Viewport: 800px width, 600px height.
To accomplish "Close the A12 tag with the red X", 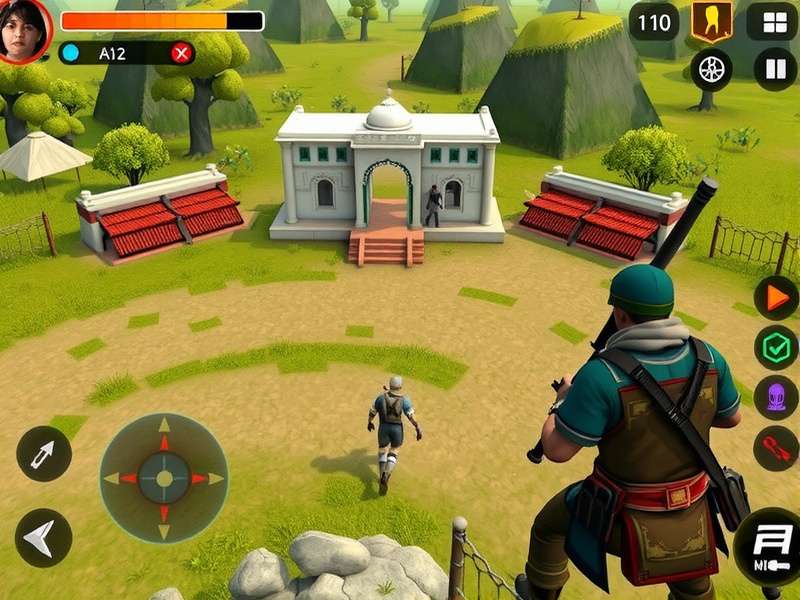I will 181,53.
